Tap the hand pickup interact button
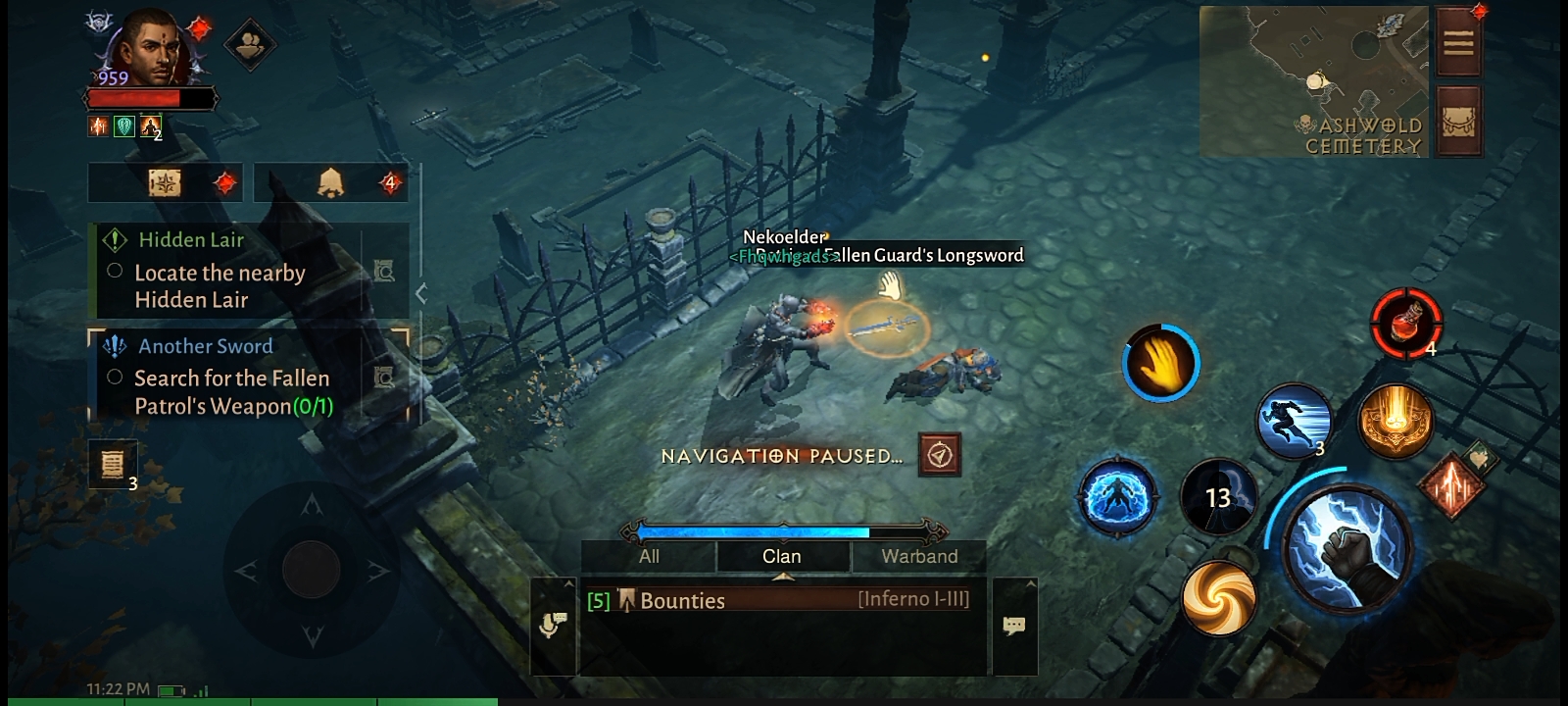The height and width of the screenshot is (706, 1568). click(1160, 363)
